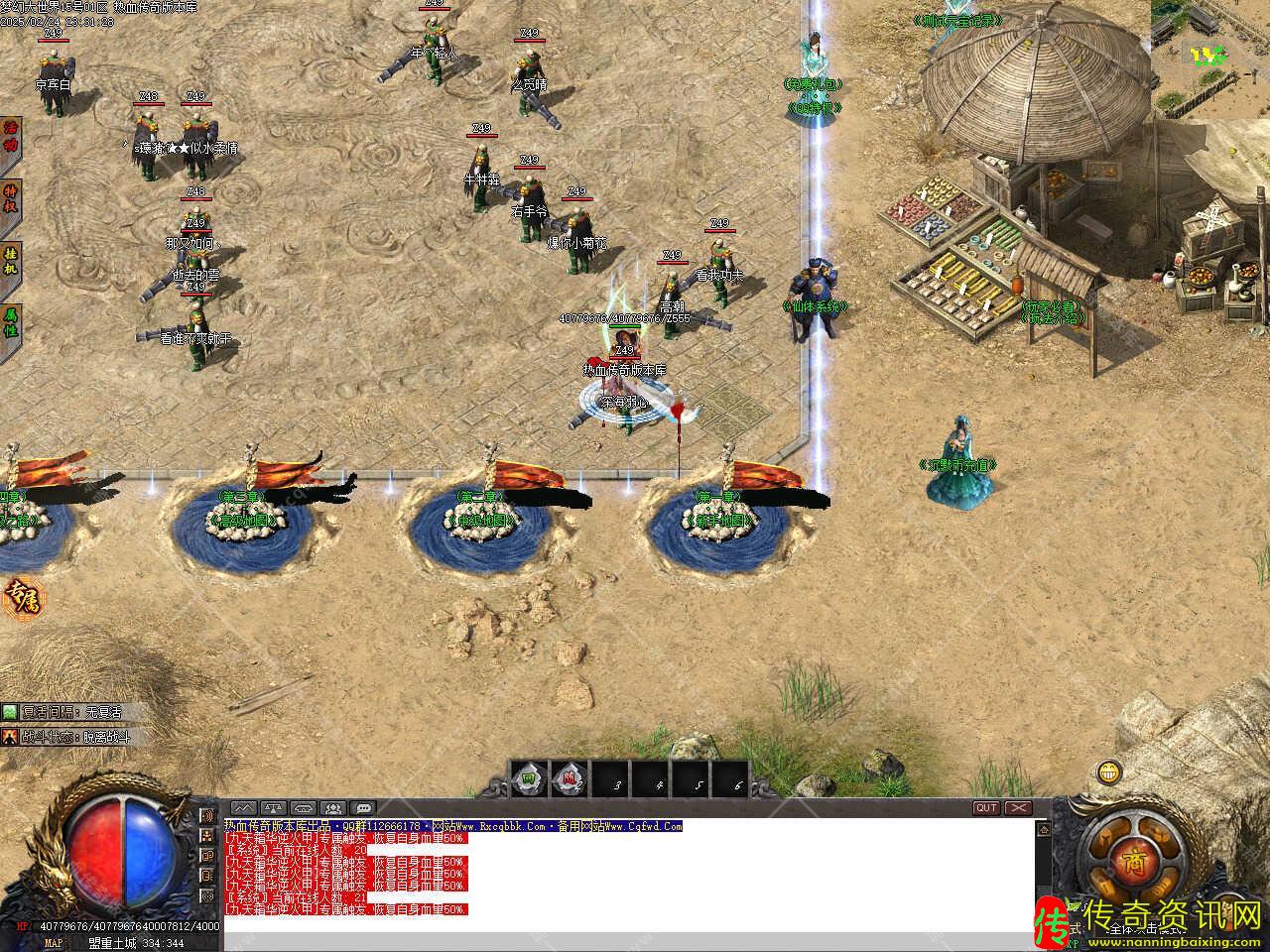The image size is (1270, 952).
Task: Click the 复活间隔 revive status row
Action: (x=64, y=712)
